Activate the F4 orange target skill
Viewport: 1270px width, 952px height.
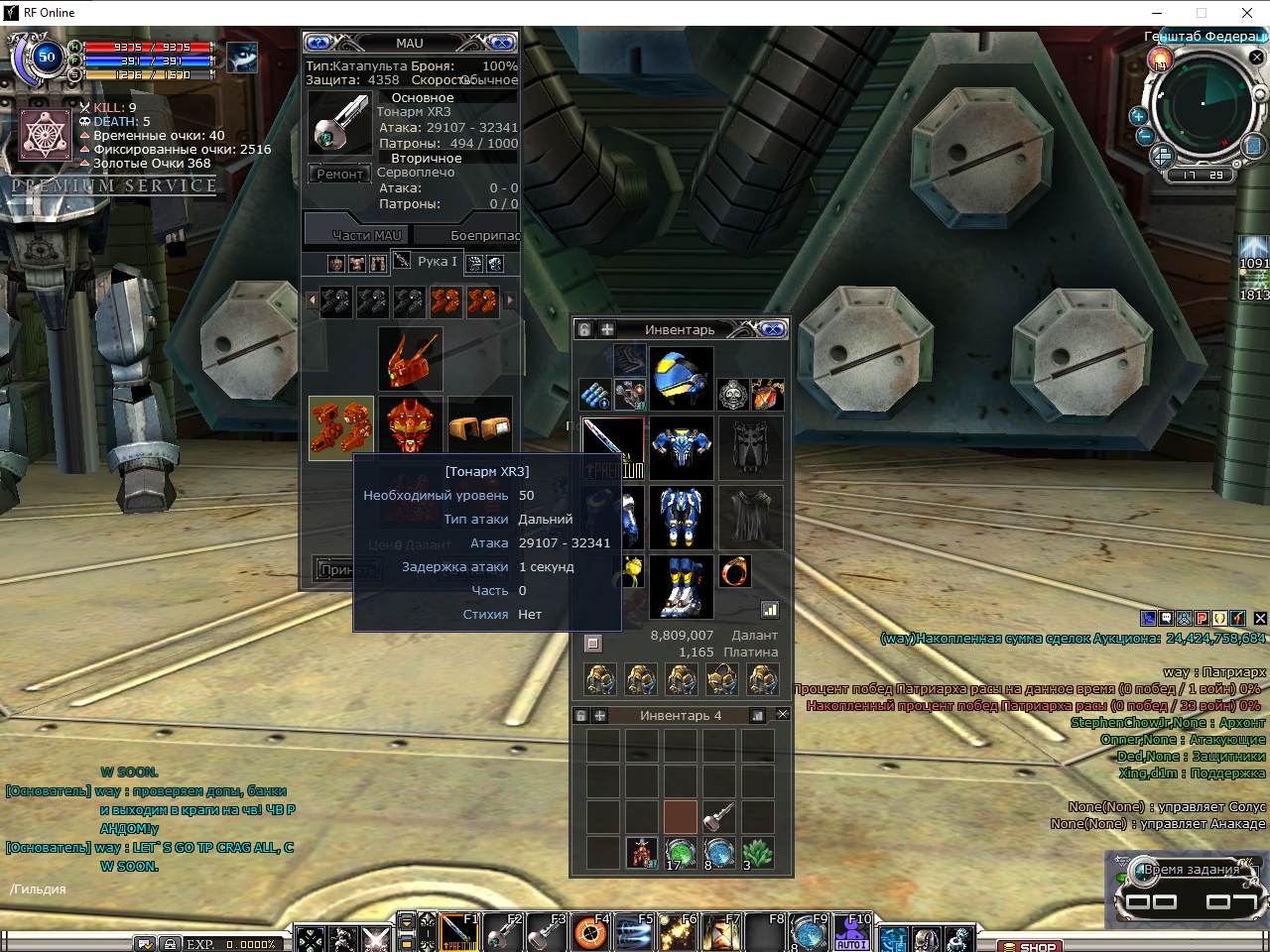[x=591, y=933]
